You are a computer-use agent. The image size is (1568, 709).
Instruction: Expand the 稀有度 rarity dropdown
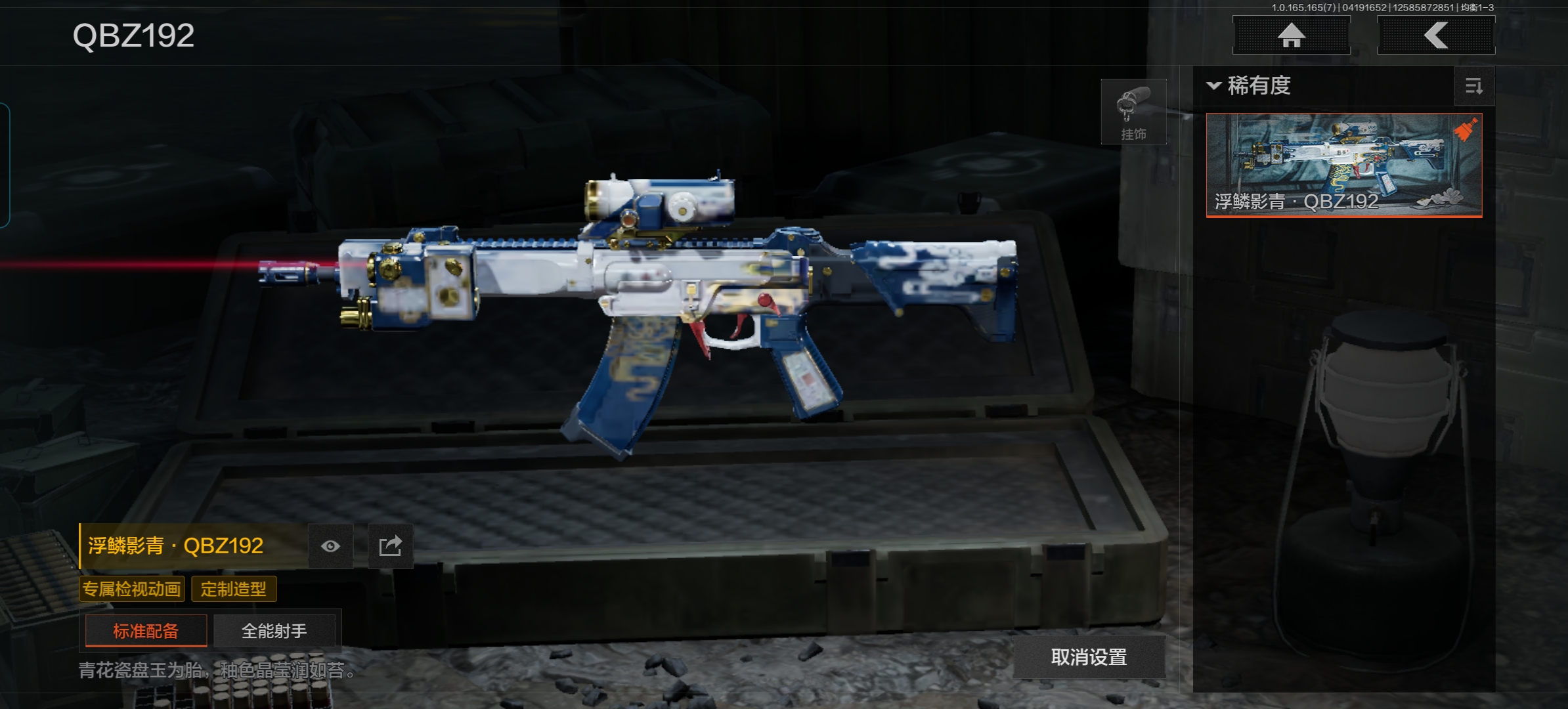pos(1249,86)
